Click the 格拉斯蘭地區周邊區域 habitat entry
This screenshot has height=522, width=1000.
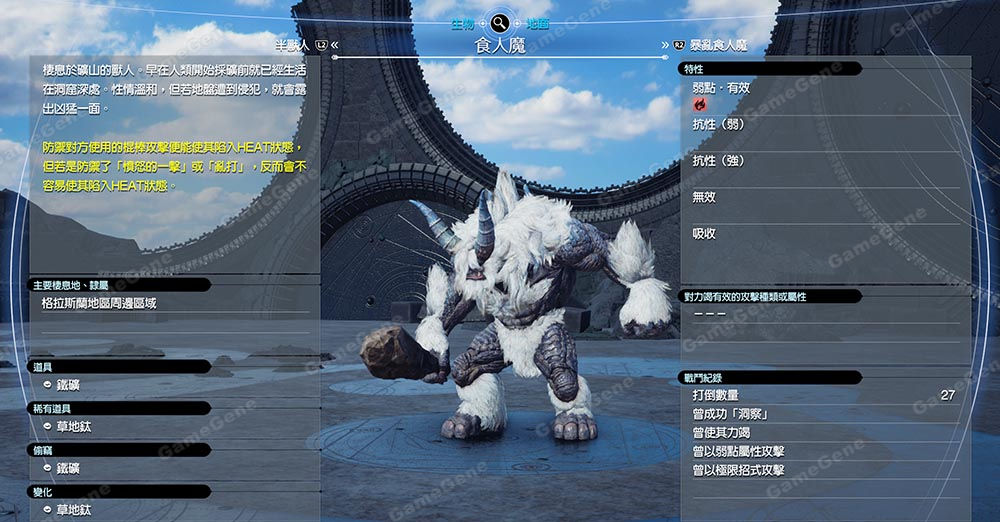(99, 303)
